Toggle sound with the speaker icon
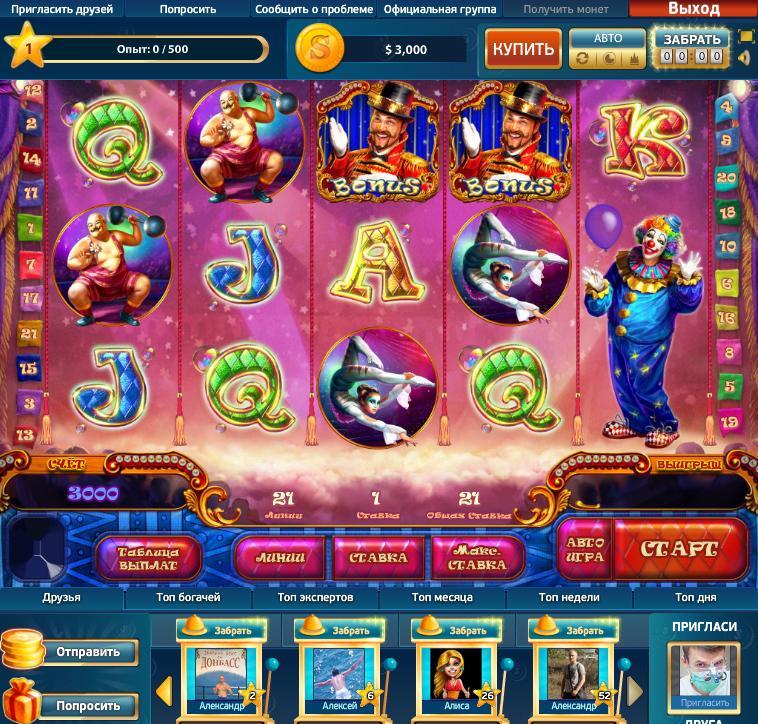758x724 pixels. [x=746, y=58]
